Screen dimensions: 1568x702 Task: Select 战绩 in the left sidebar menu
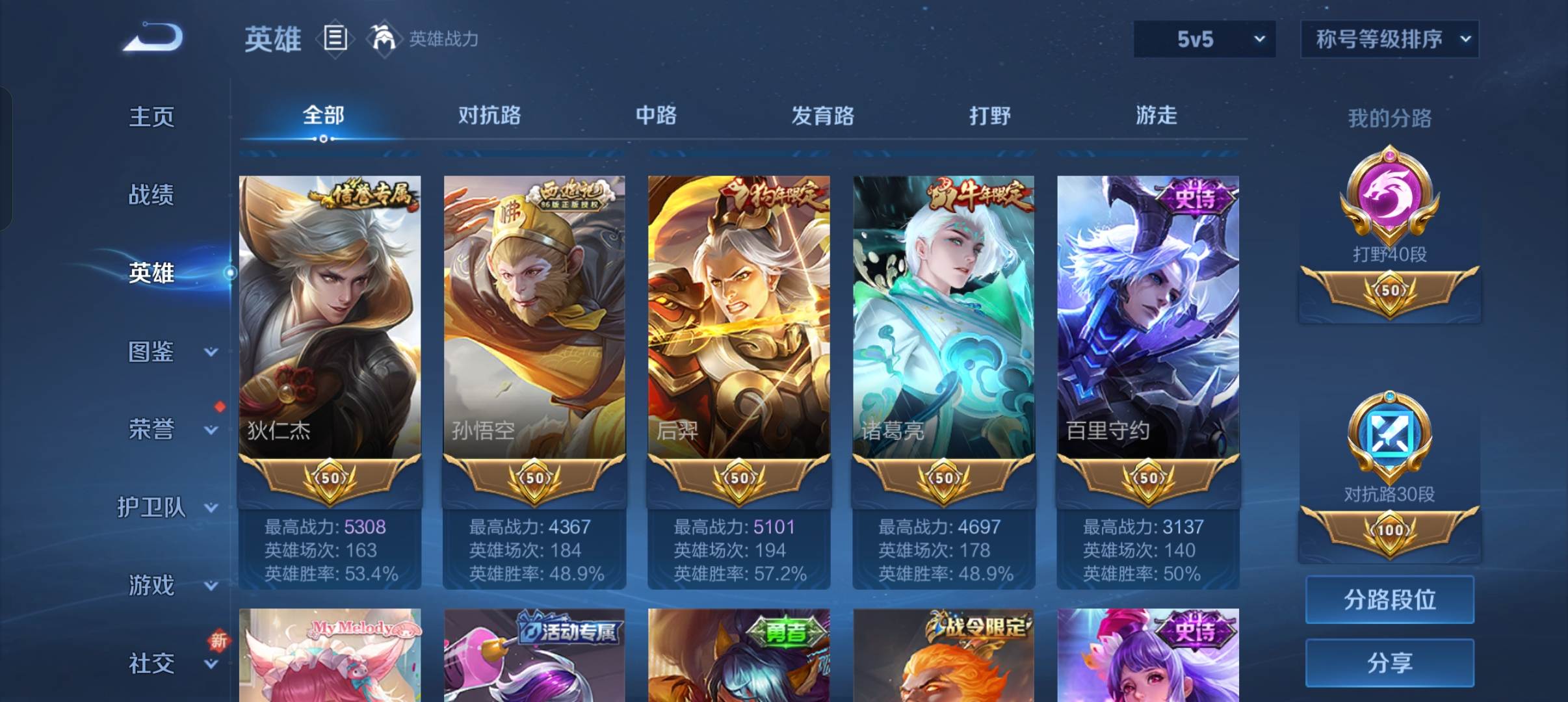click(153, 195)
